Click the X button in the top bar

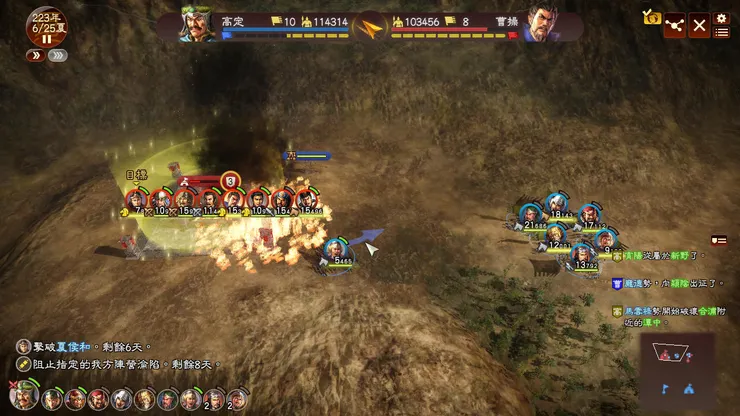(699, 25)
